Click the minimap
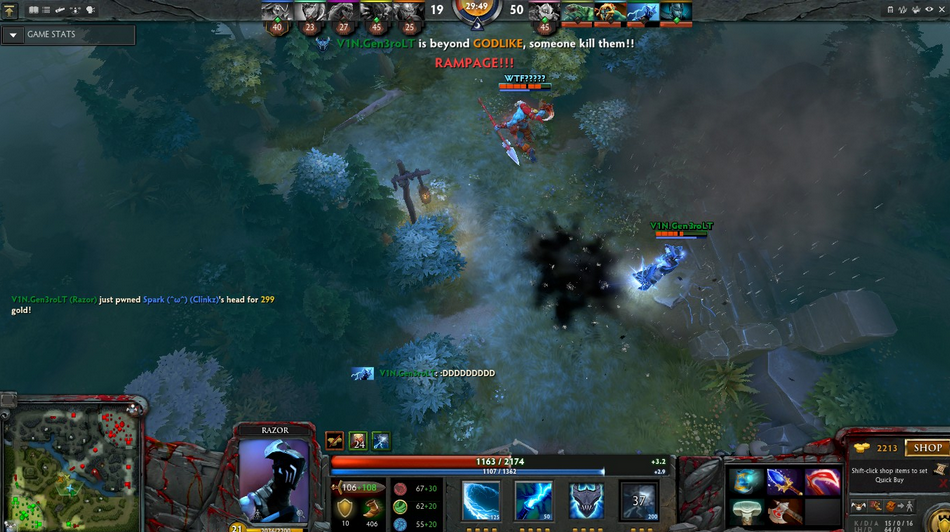This screenshot has height=532, width=950. [x=68, y=464]
